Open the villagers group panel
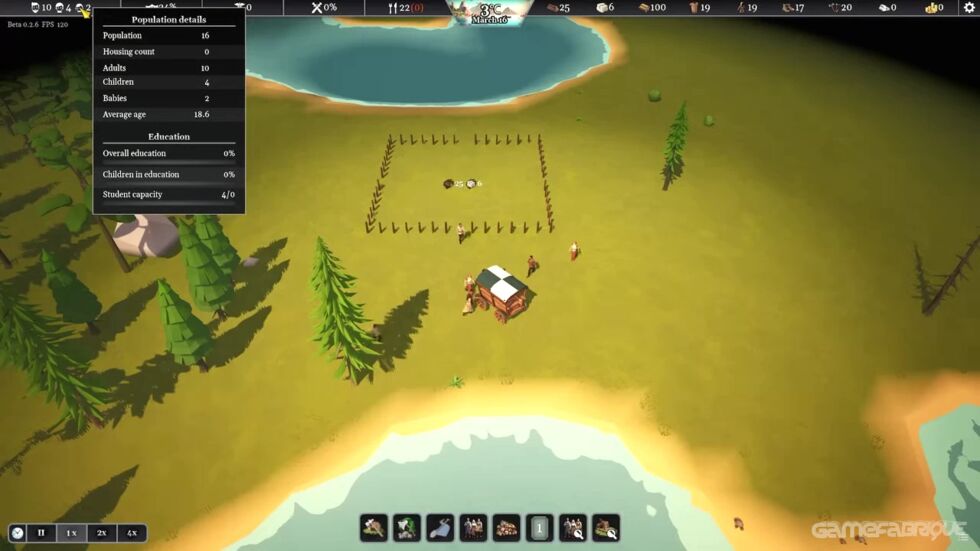This screenshot has height=551, width=980. (x=473, y=528)
